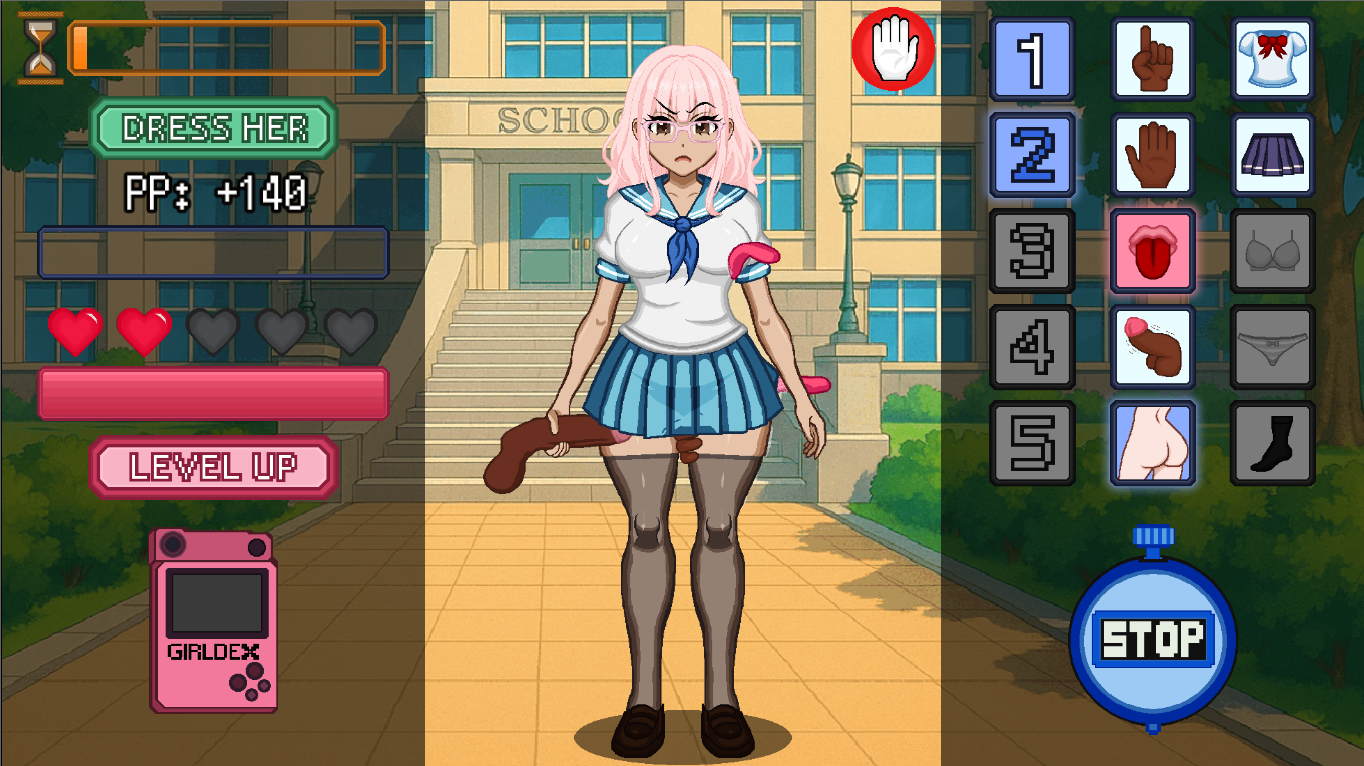1364x766 pixels.
Task: Select the pointing finger icon
Action: click(1152, 59)
